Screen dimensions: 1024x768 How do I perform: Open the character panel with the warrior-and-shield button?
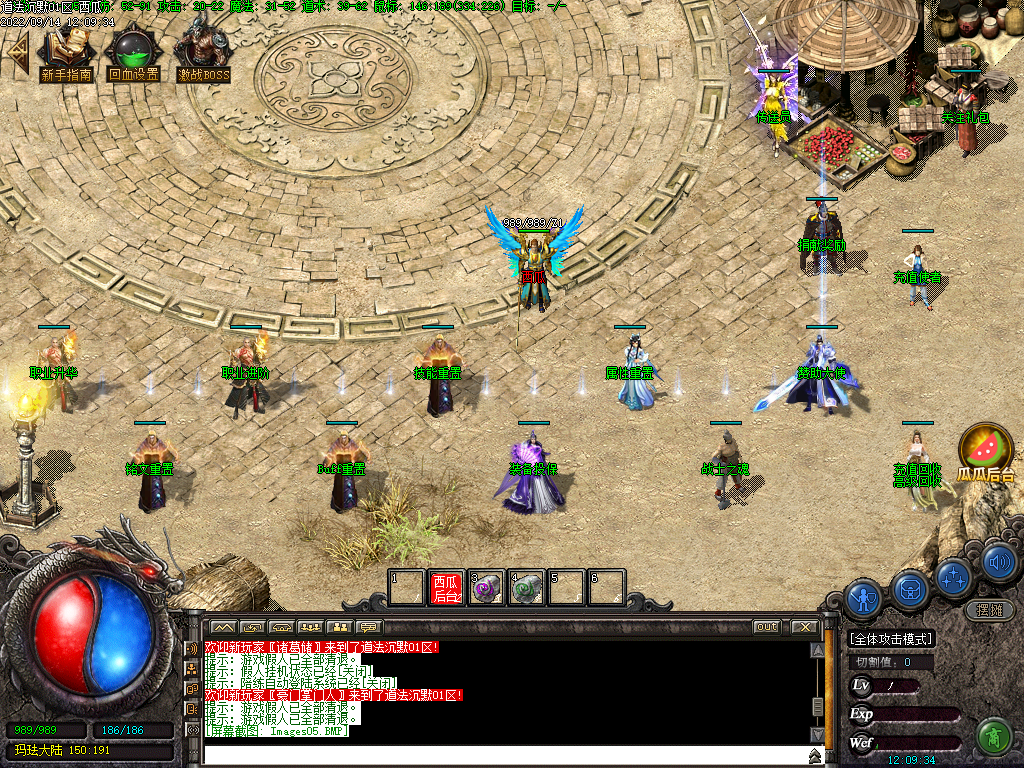click(862, 599)
